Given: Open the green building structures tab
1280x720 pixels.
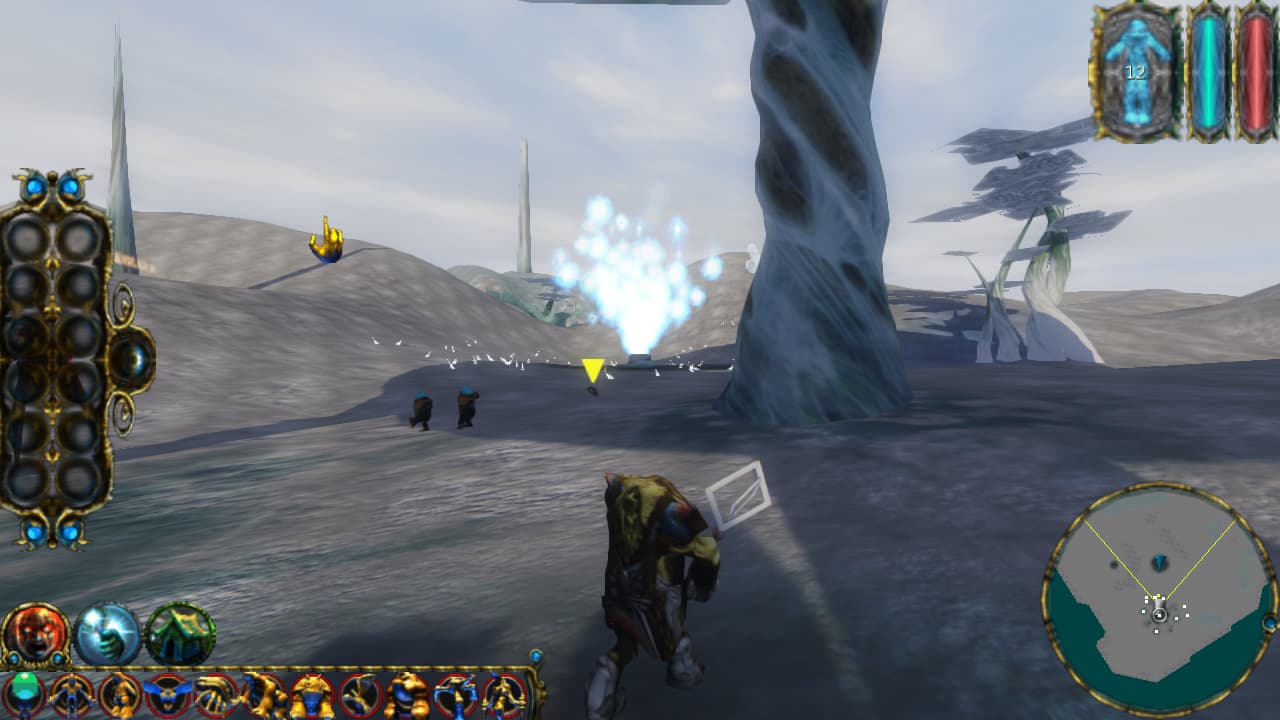Looking at the screenshot, I should (180, 633).
